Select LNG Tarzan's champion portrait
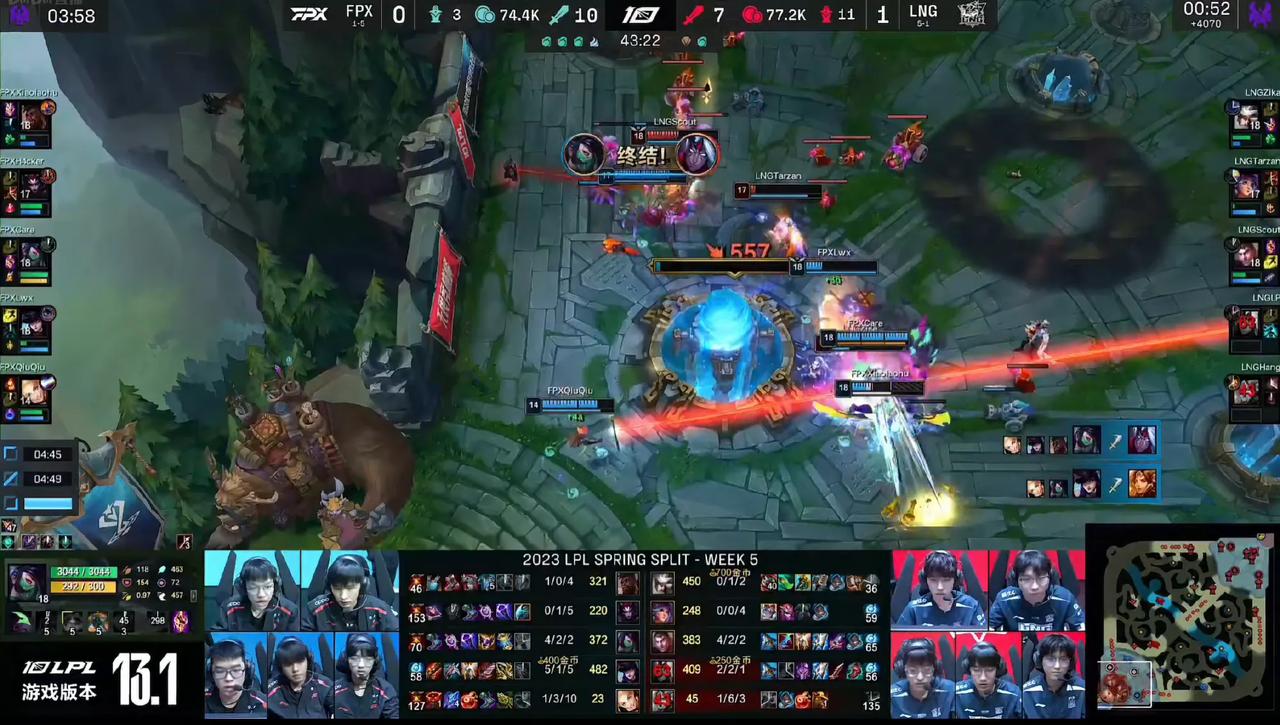Image resolution: width=1280 pixels, height=725 pixels. 1247,185
